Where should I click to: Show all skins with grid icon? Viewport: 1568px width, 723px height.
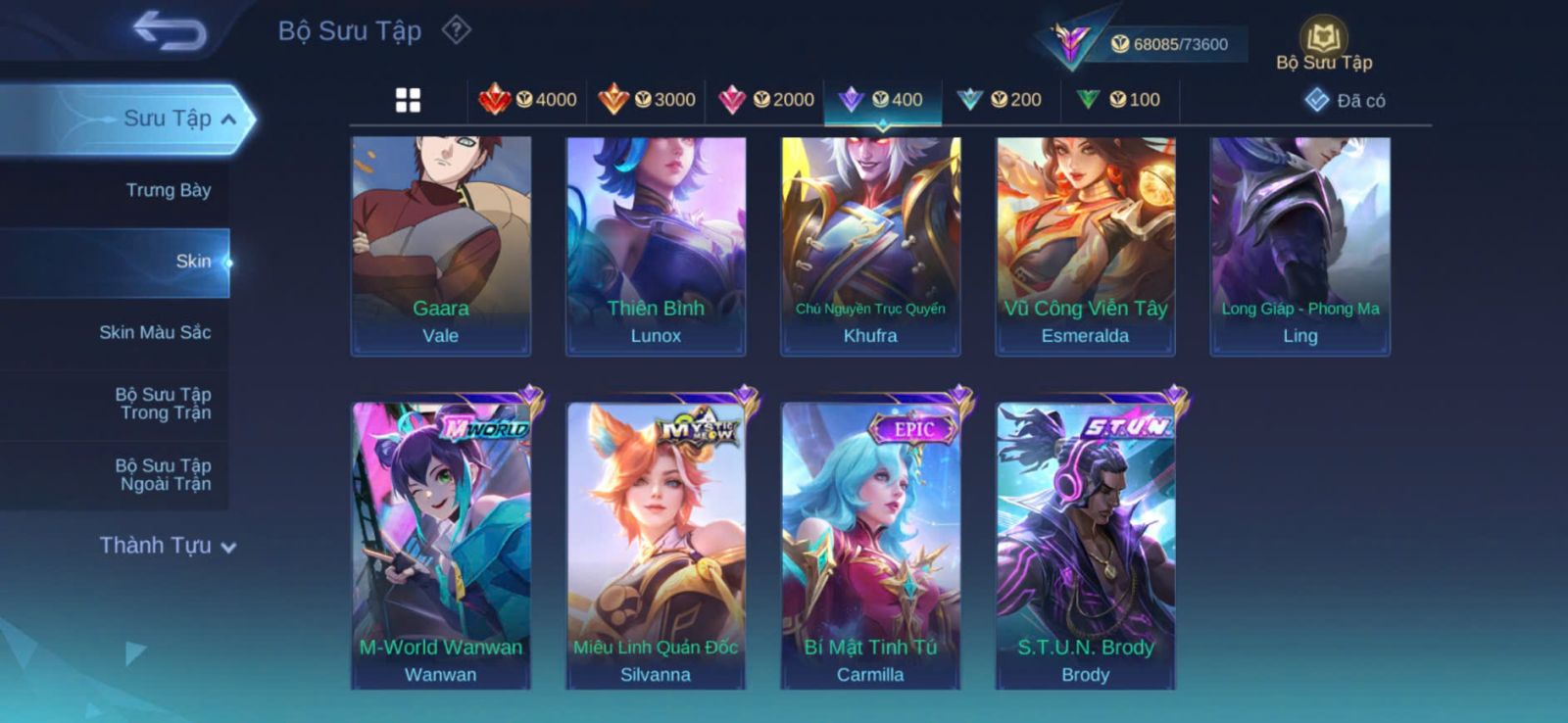408,100
